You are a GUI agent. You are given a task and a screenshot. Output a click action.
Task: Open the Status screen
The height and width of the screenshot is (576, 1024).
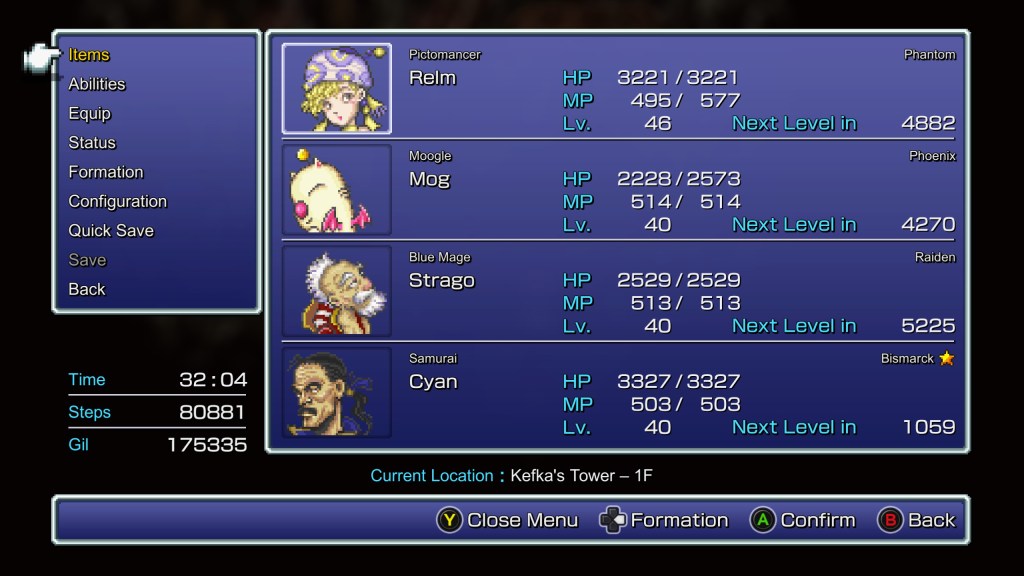(x=92, y=143)
